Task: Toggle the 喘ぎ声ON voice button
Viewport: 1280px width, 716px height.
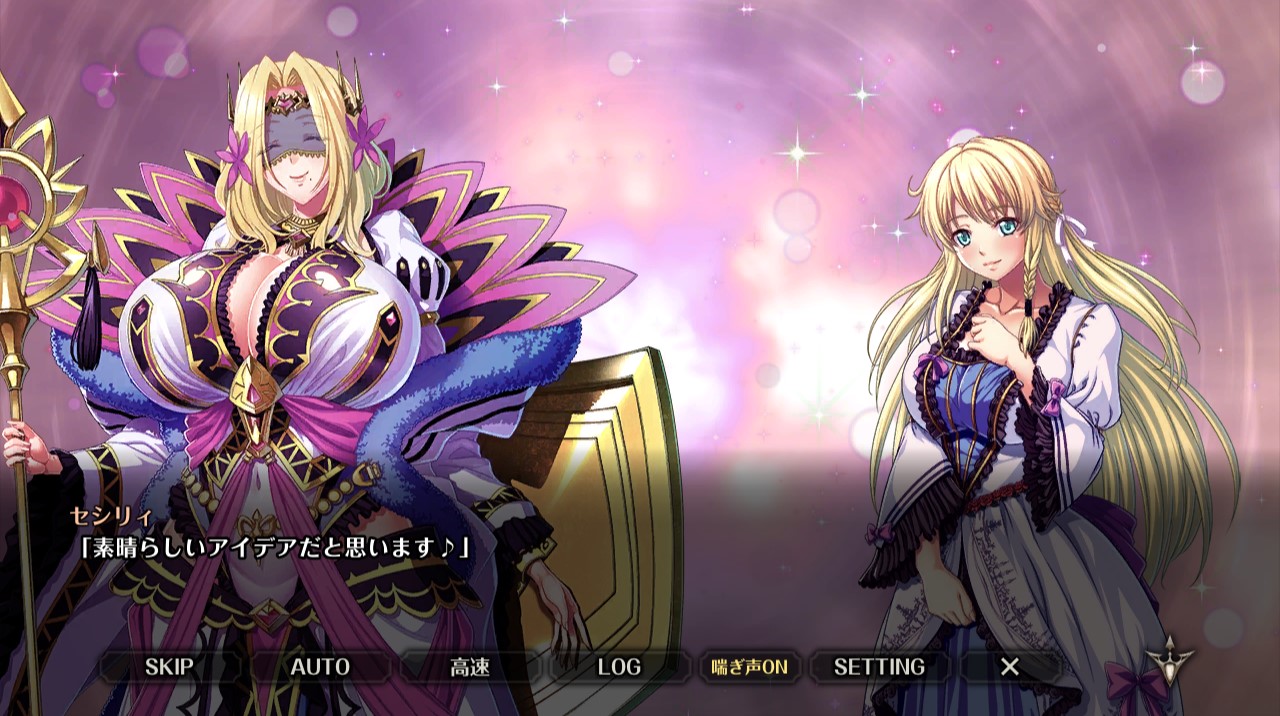Action: click(x=749, y=667)
